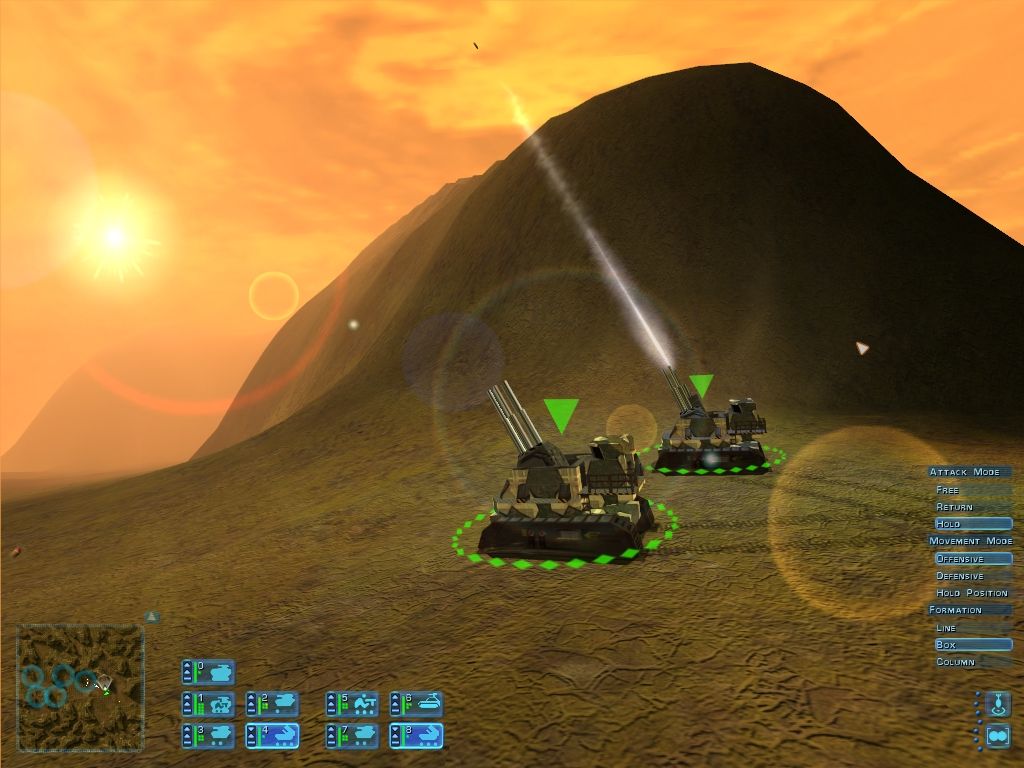Set attack mode to Free
The image size is (1024, 768).
click(948, 490)
